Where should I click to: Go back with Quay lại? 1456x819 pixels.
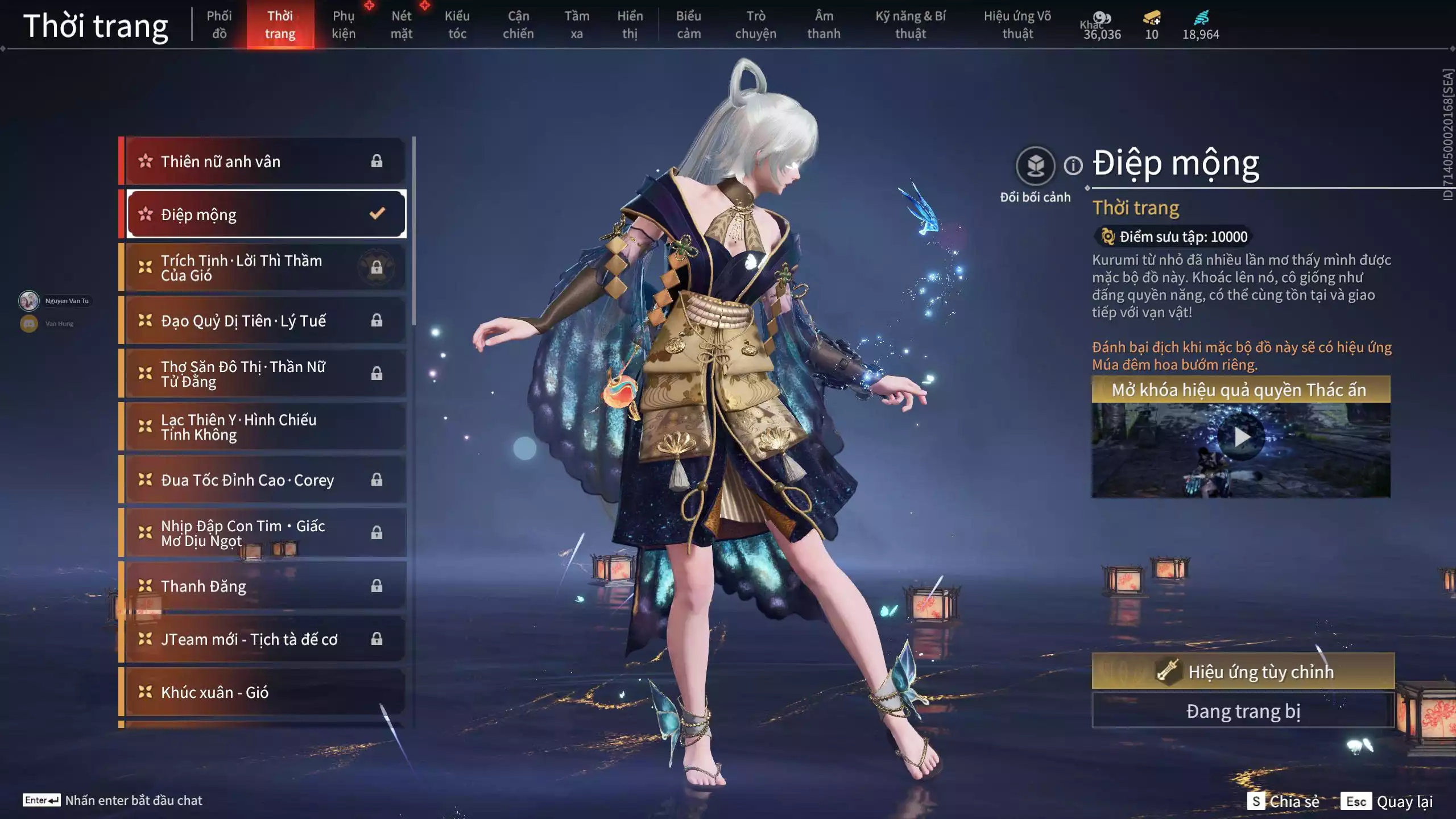[1388, 801]
